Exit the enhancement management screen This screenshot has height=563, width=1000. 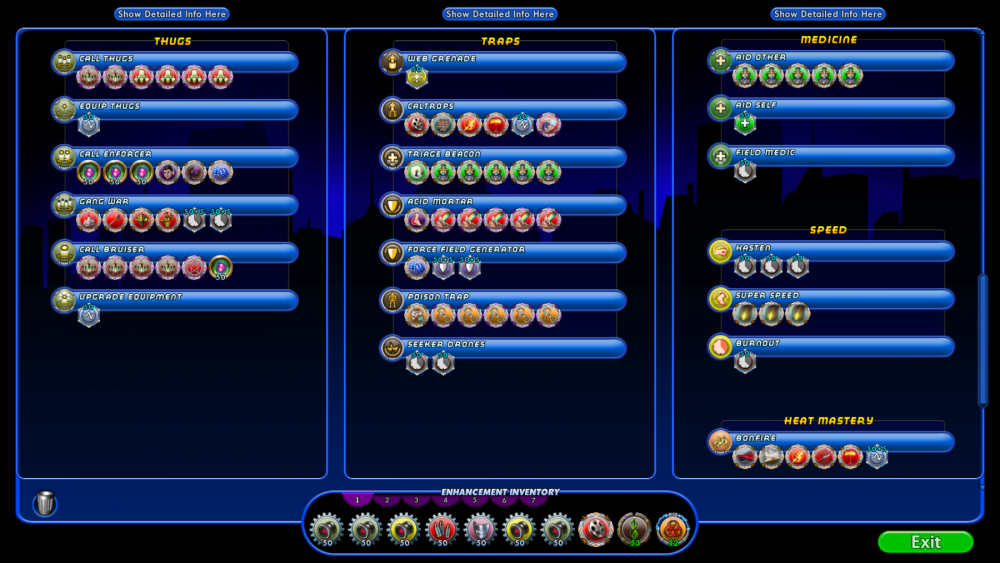[925, 542]
